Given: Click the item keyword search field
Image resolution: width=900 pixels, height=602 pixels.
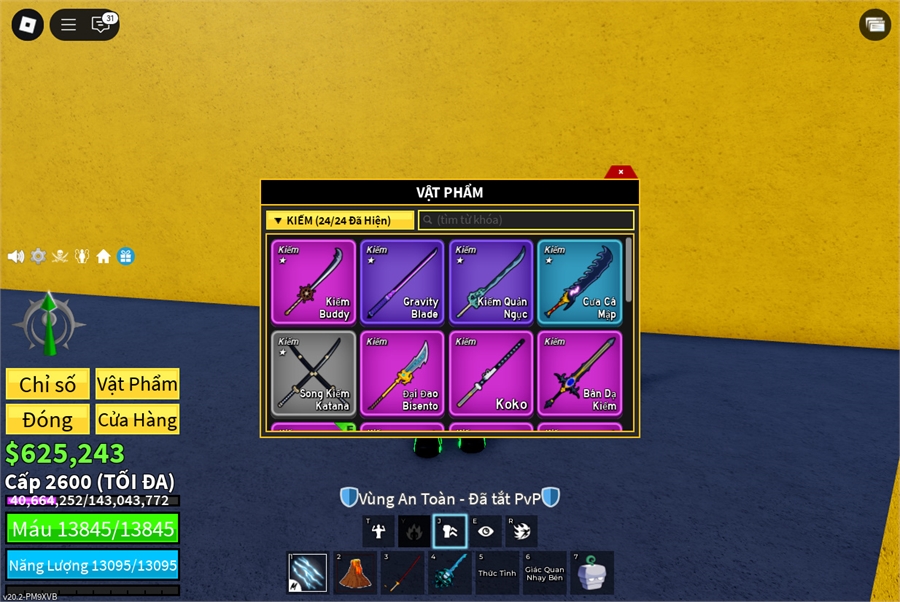Looking at the screenshot, I should pos(526,220).
